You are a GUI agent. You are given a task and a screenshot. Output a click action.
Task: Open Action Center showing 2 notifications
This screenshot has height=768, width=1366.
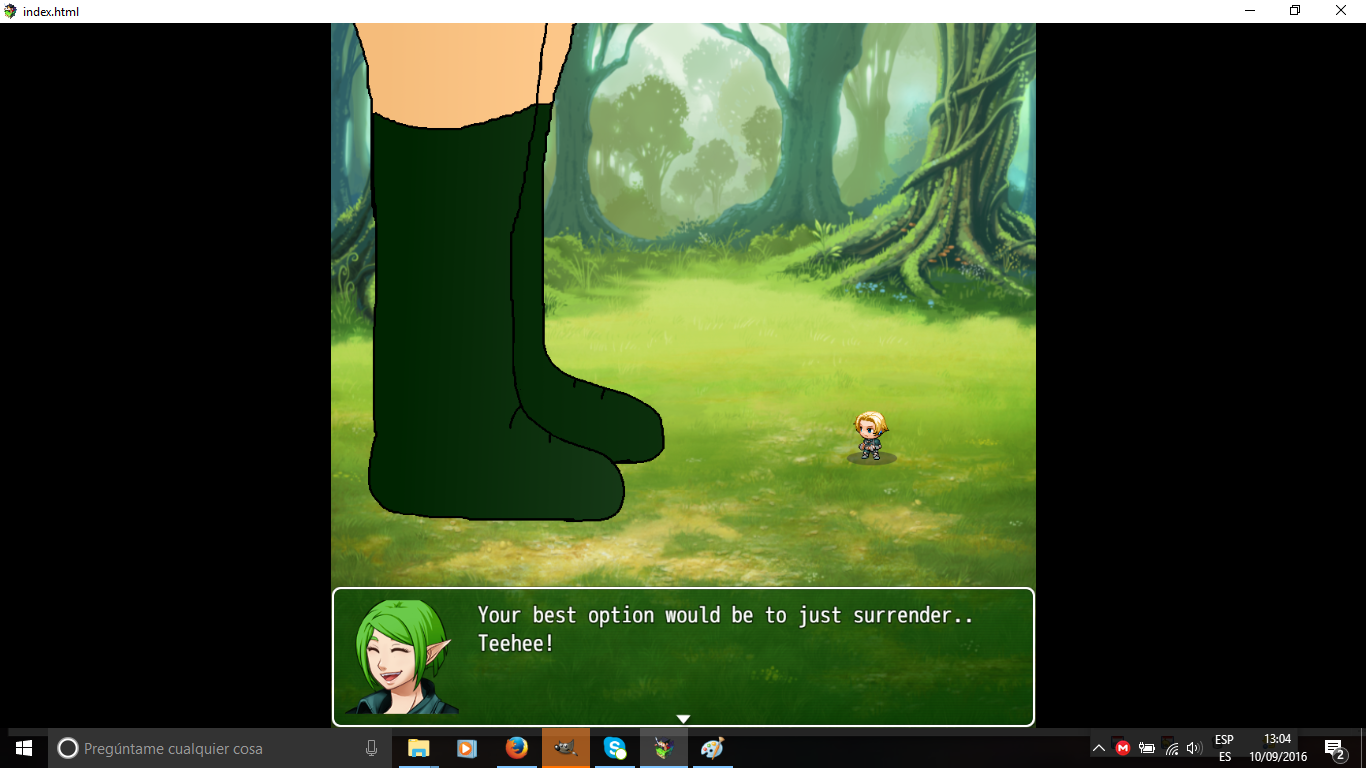click(1333, 747)
